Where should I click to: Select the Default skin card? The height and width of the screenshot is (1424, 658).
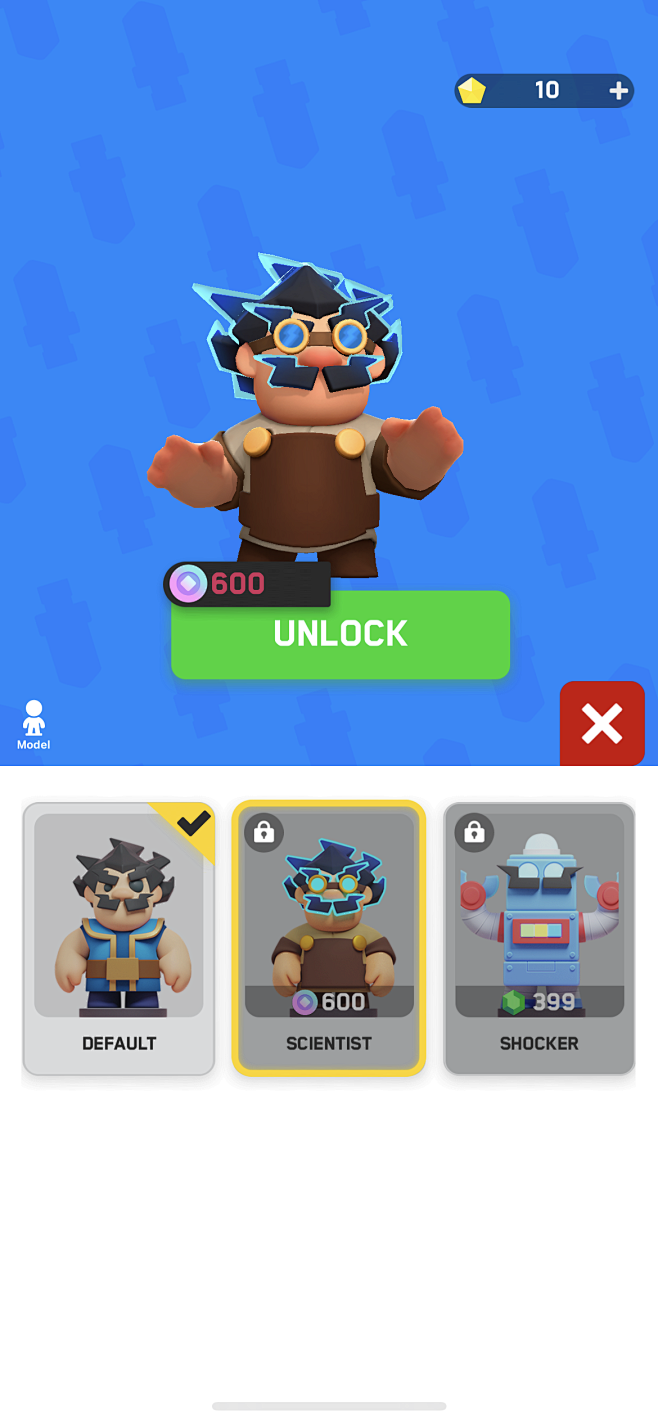[x=119, y=938]
